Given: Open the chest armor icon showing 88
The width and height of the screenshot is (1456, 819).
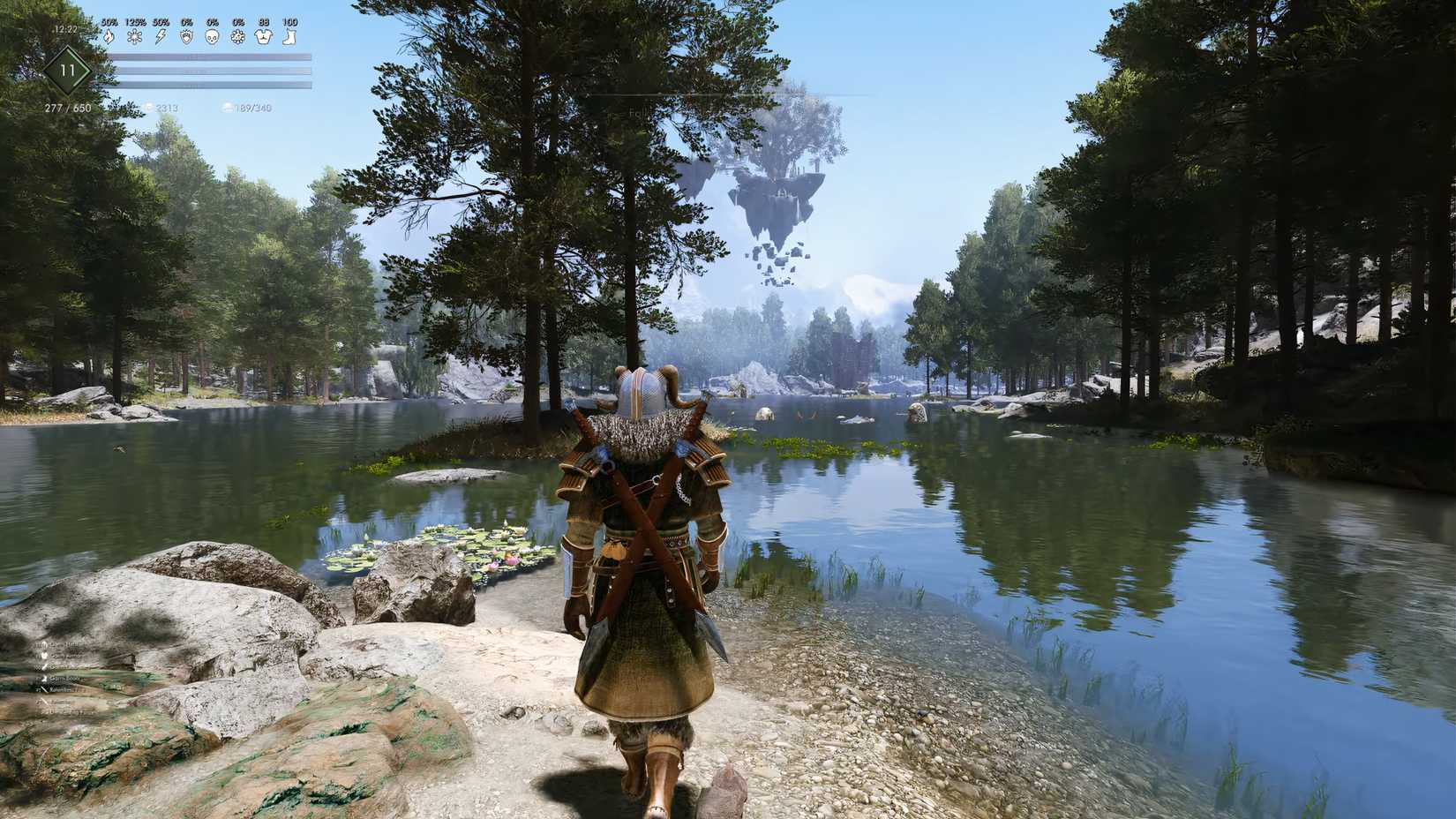Looking at the screenshot, I should click(263, 37).
